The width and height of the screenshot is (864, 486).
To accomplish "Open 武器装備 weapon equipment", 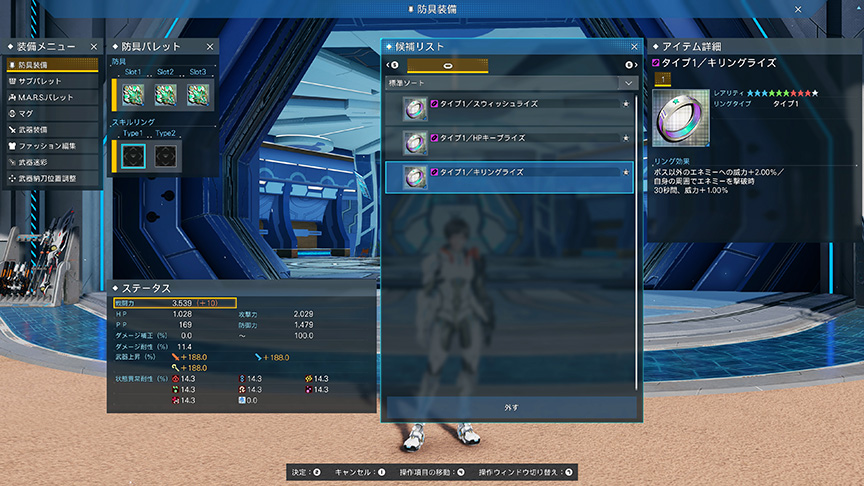I will click(52, 129).
